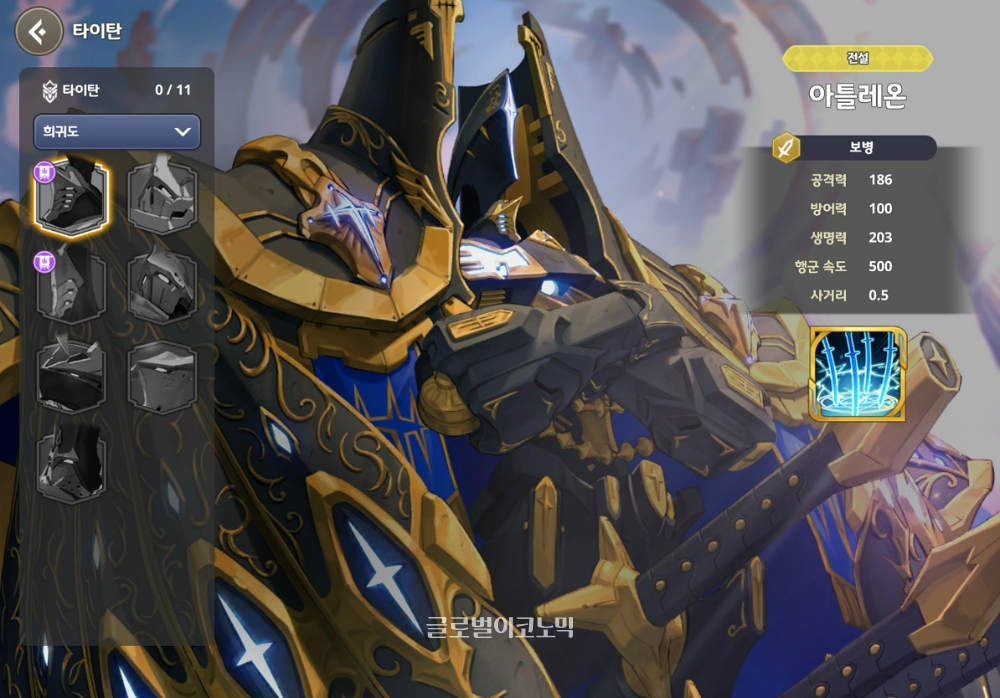
Task: Go back using the arrow beside 타이탄
Action: [x=38, y=32]
